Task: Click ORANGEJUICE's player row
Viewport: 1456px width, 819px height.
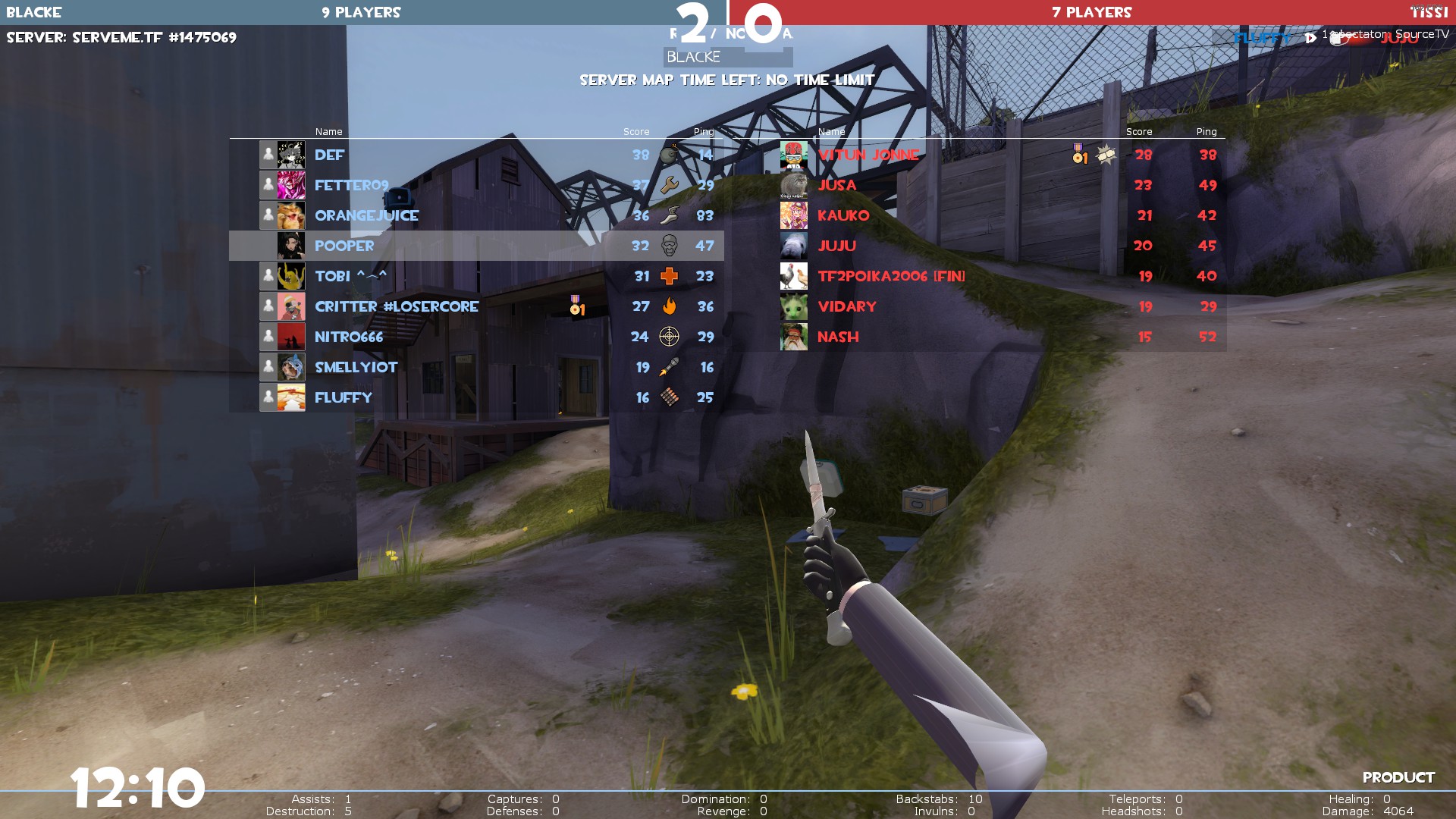Action: tap(366, 215)
